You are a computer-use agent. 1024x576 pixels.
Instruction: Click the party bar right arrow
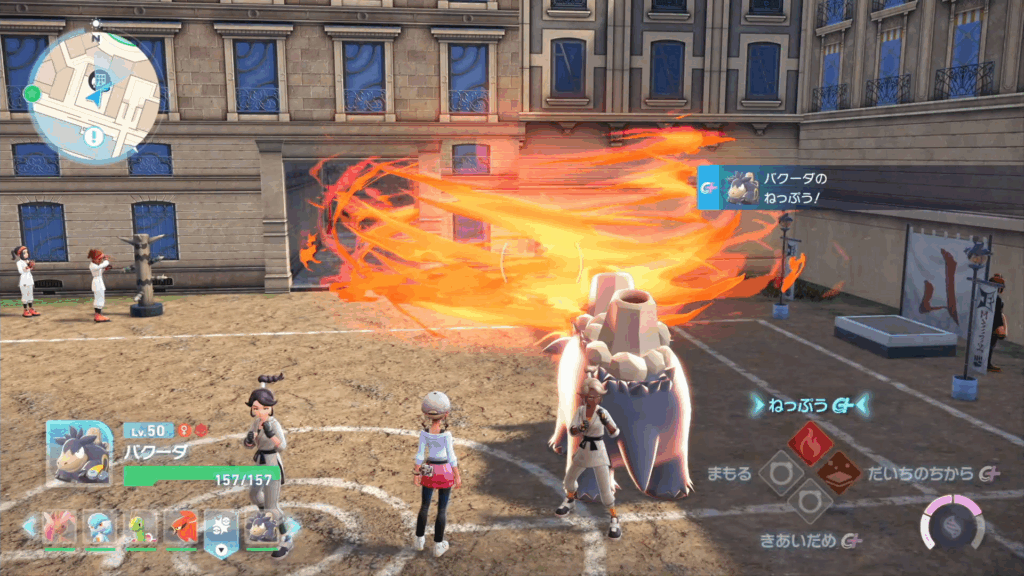[294, 526]
